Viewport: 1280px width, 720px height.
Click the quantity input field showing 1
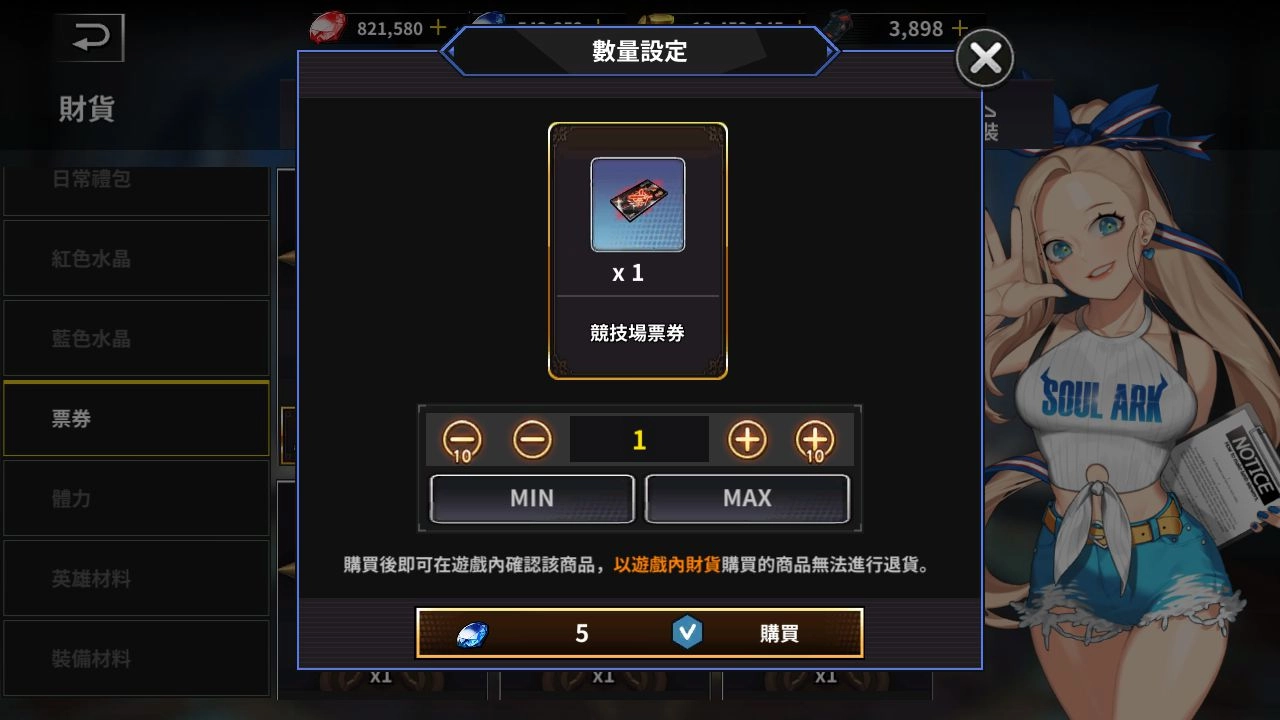pyautogui.click(x=638, y=438)
